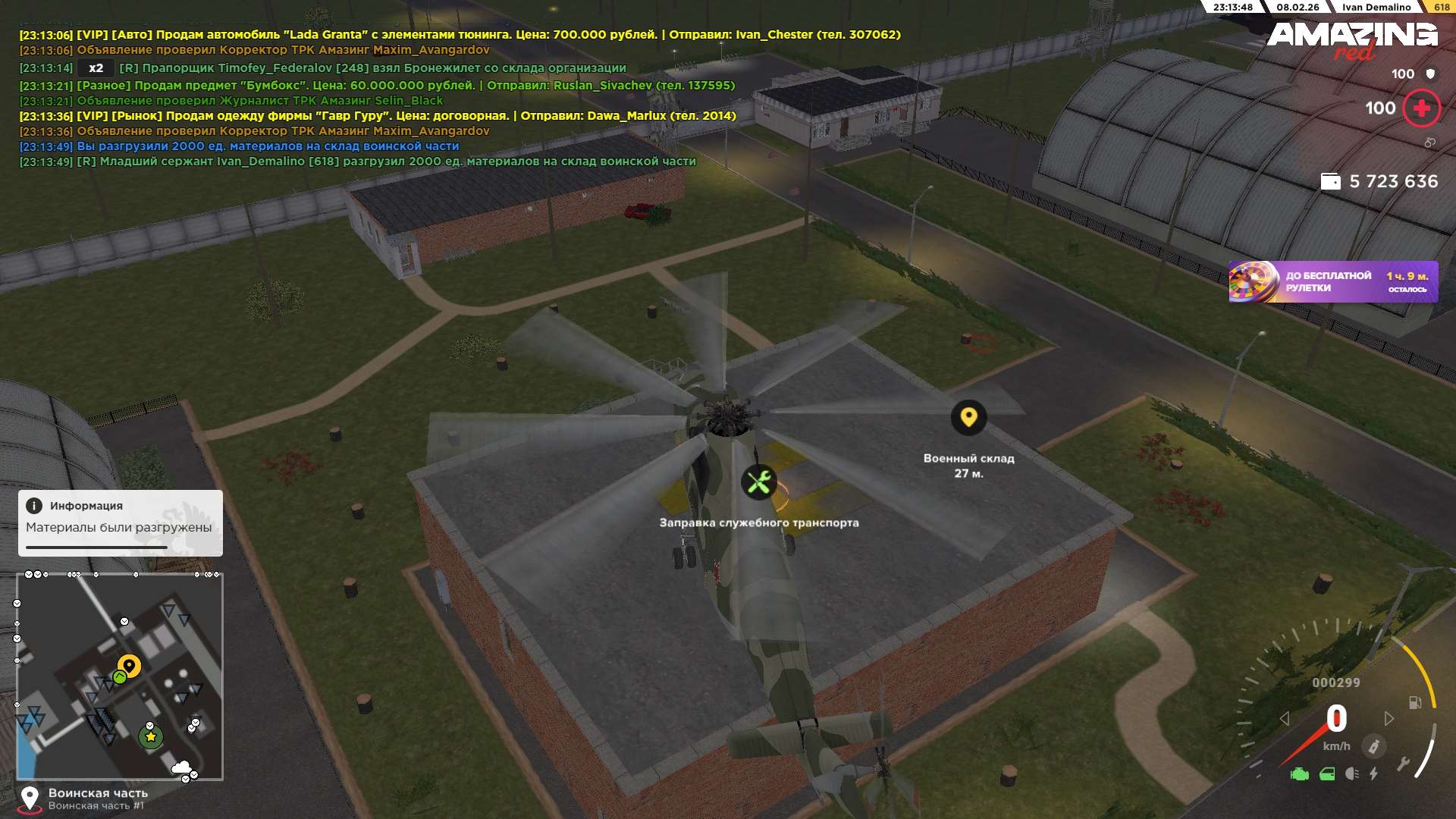1456x819 pixels.
Task: Activate the left turn signal arrow
Action: click(1285, 718)
